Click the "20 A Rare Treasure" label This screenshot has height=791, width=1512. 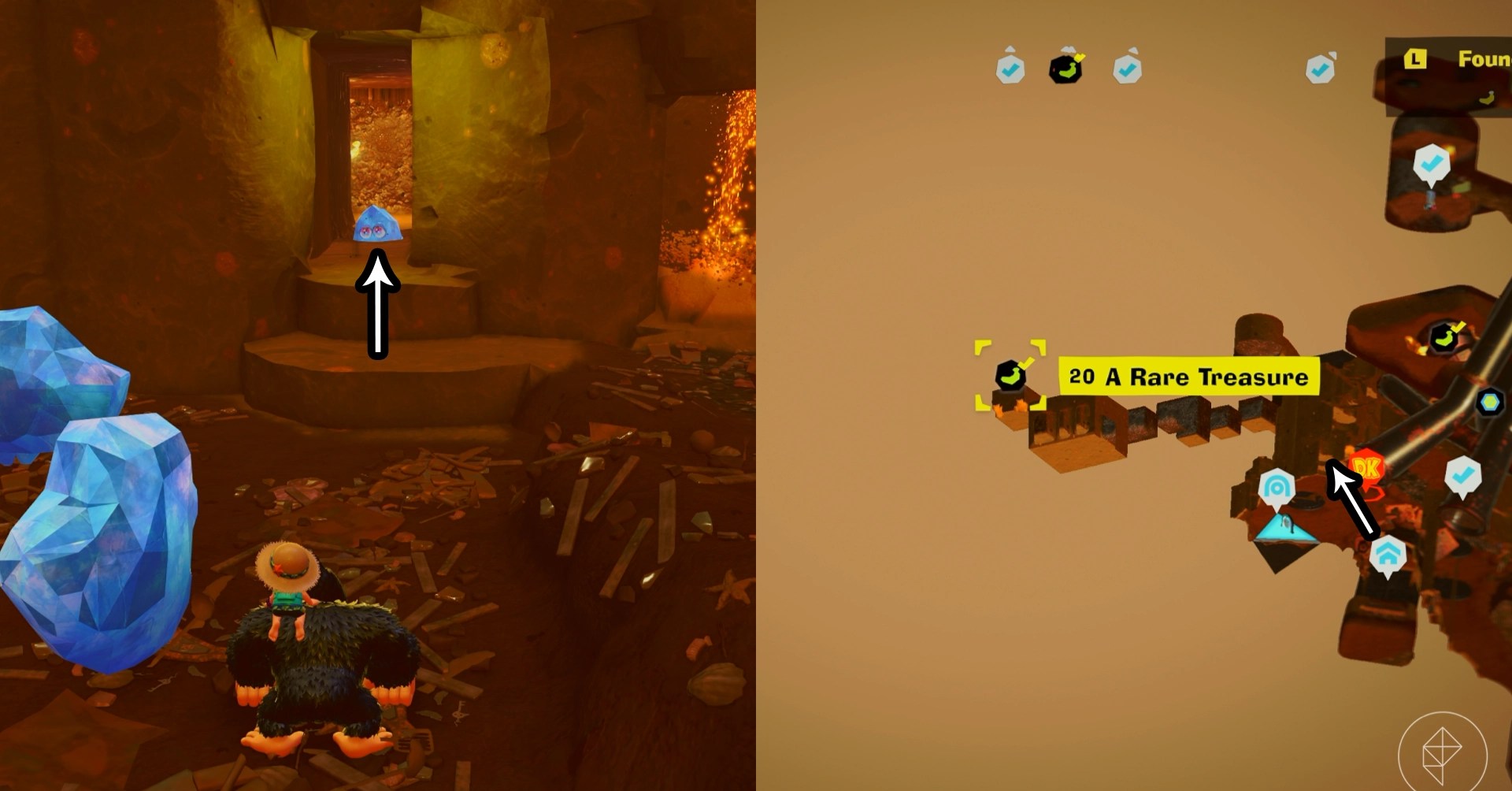click(x=1188, y=377)
